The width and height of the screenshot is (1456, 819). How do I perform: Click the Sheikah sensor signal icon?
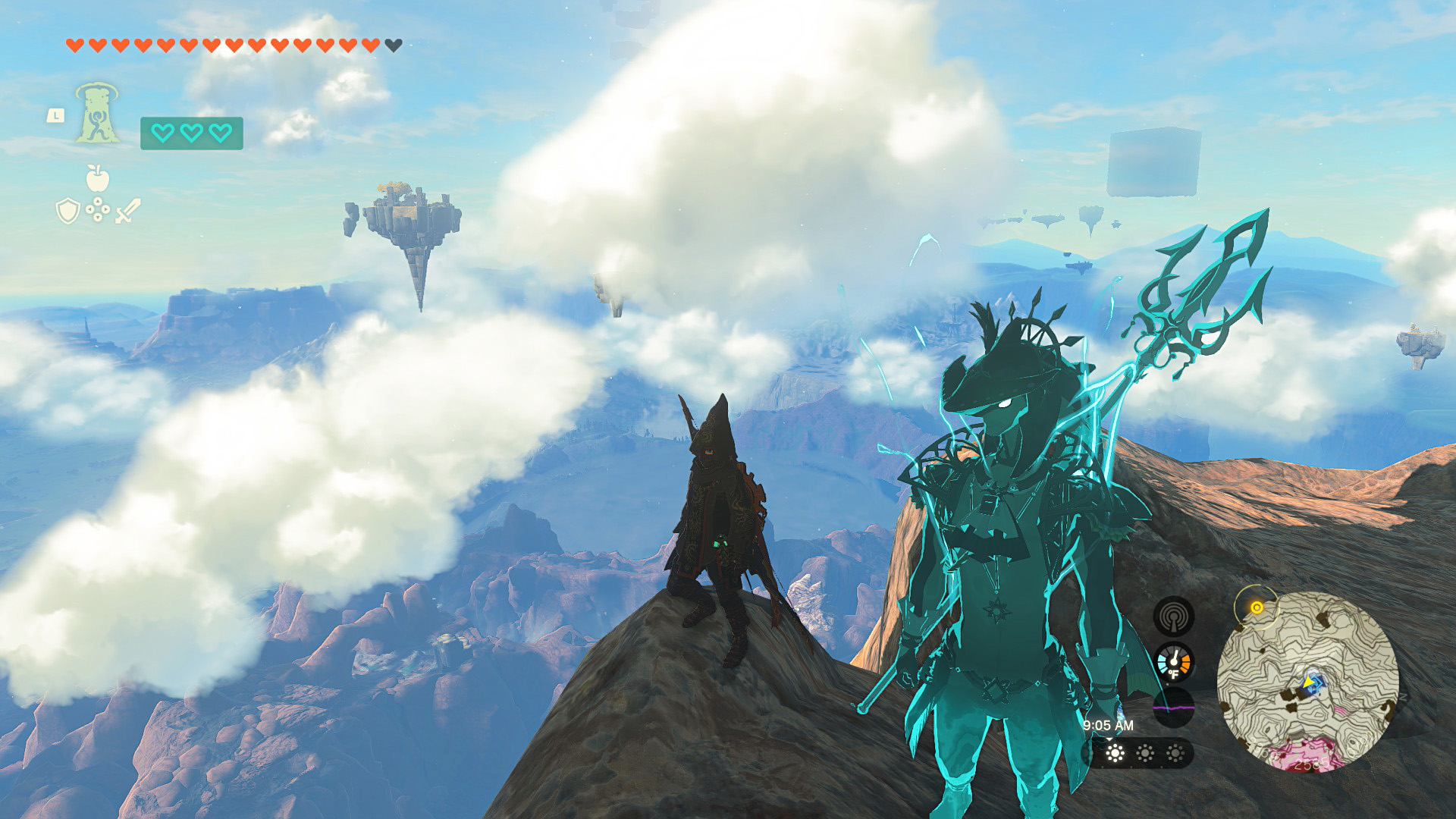point(1173,616)
